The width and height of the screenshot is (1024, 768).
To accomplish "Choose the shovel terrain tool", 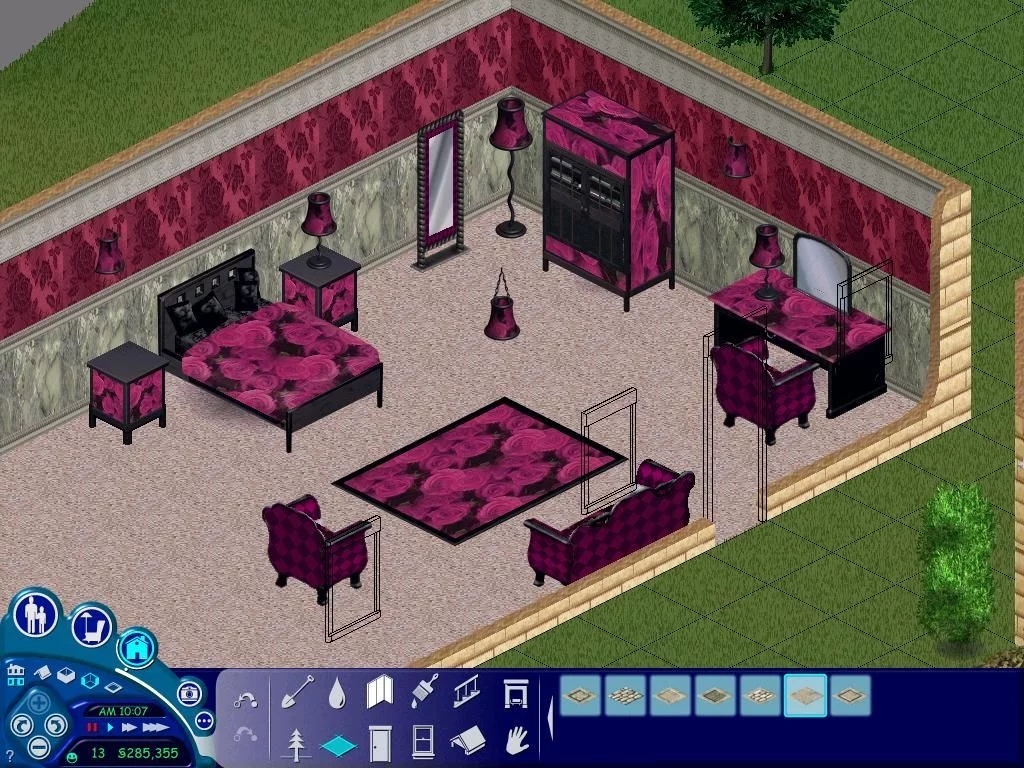I will pos(296,691).
